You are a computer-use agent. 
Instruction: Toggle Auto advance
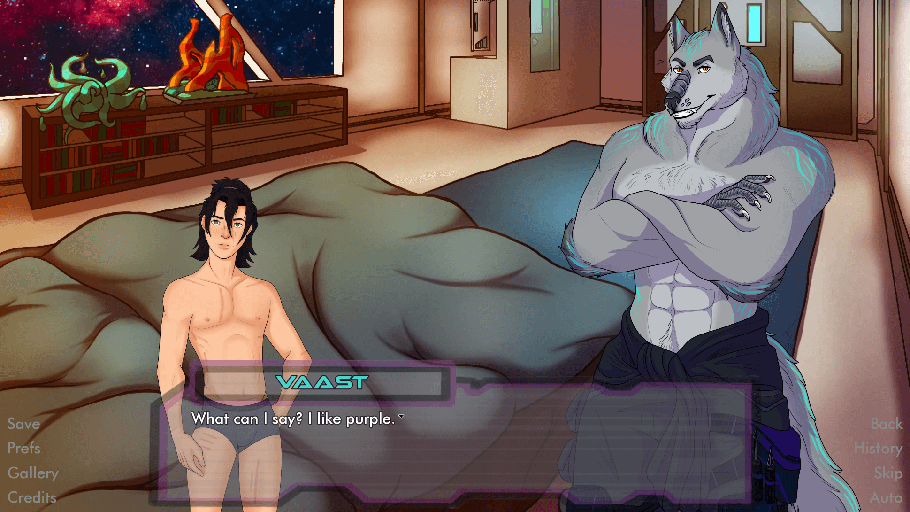tap(886, 497)
